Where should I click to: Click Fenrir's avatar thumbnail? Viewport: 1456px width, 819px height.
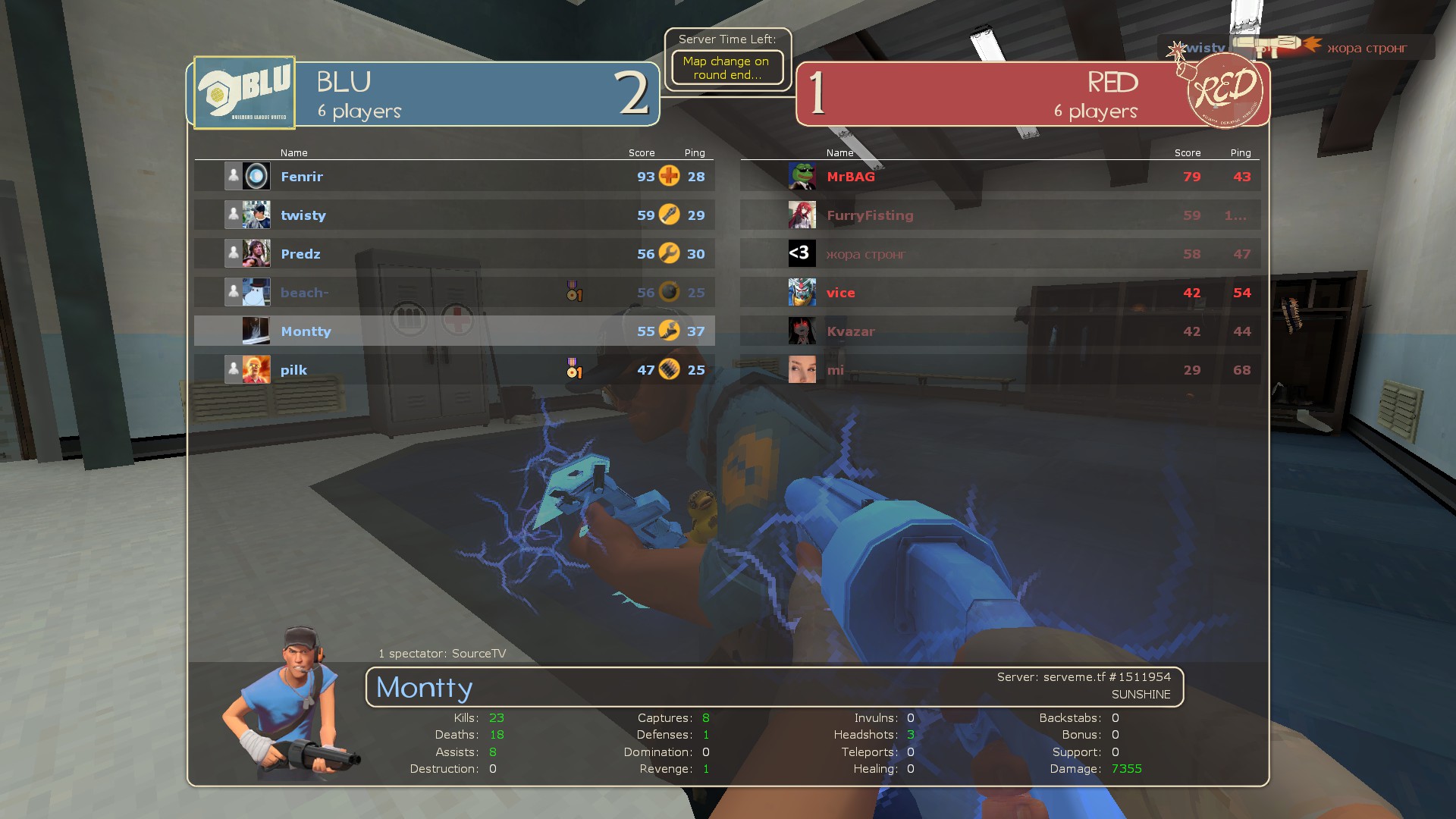click(x=256, y=177)
